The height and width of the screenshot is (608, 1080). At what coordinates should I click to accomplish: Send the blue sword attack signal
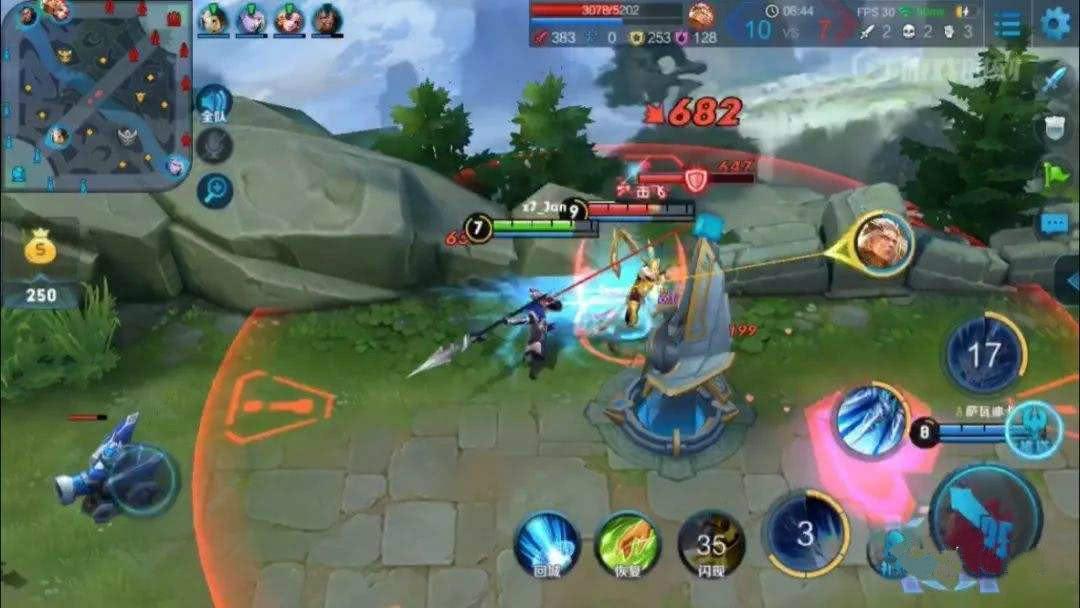(x=1055, y=79)
